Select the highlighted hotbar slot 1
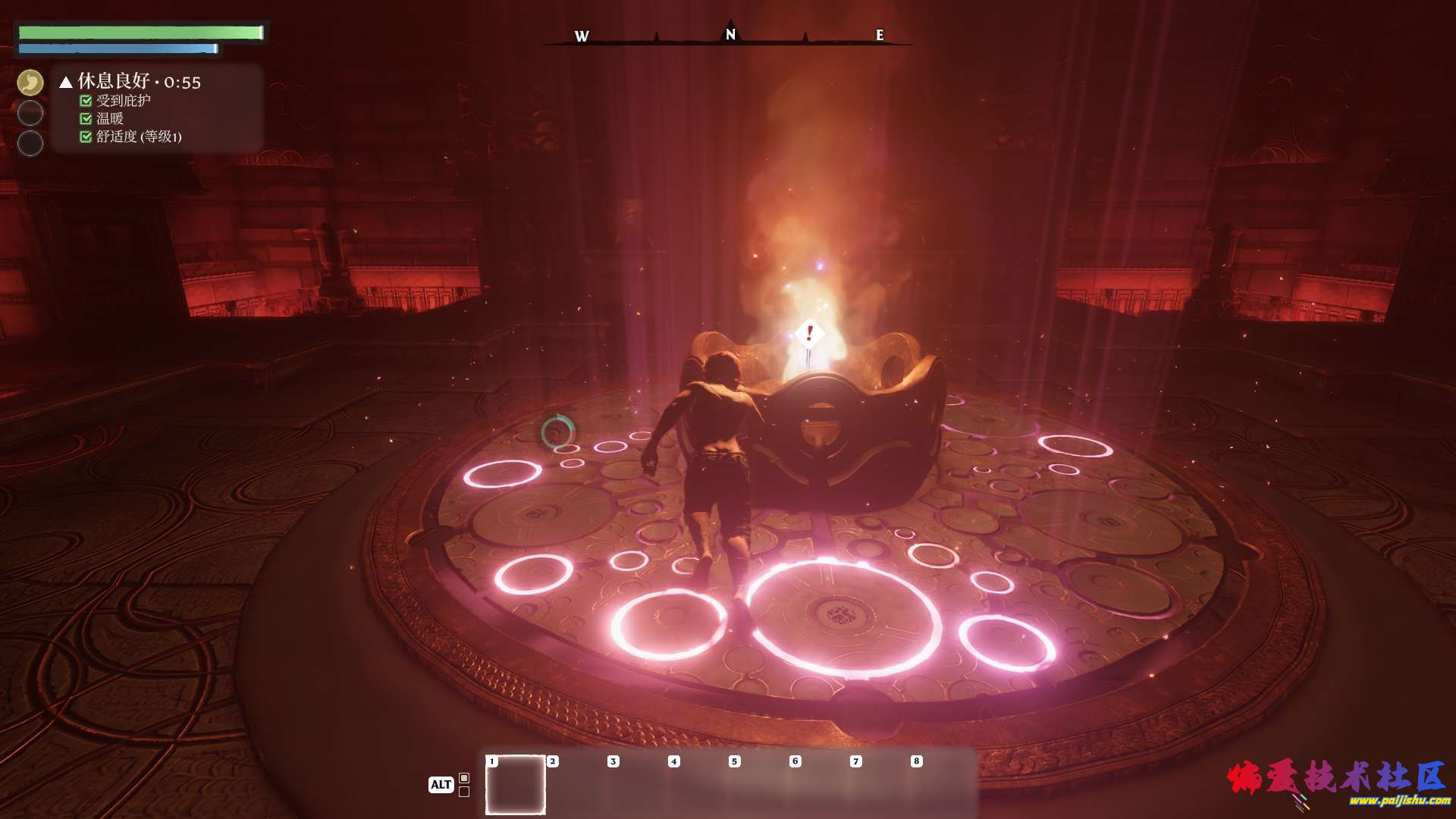The width and height of the screenshot is (1456, 819). (x=516, y=785)
